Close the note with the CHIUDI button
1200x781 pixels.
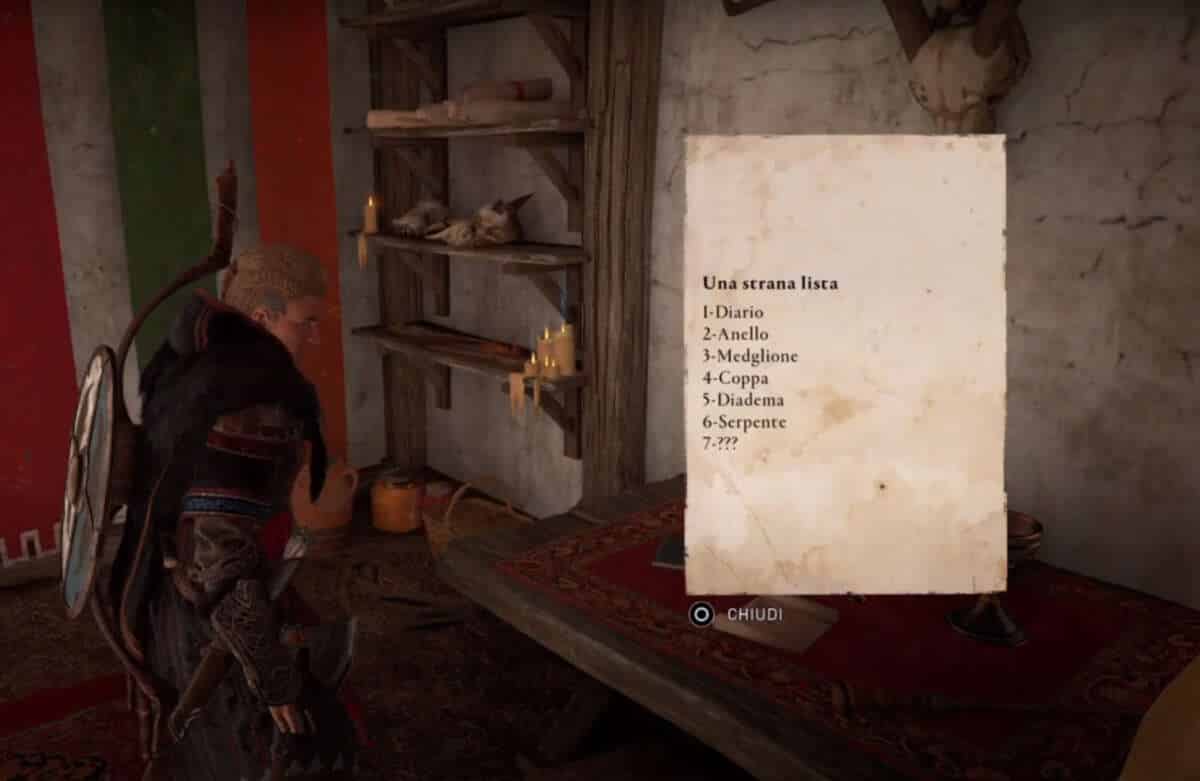point(738,614)
